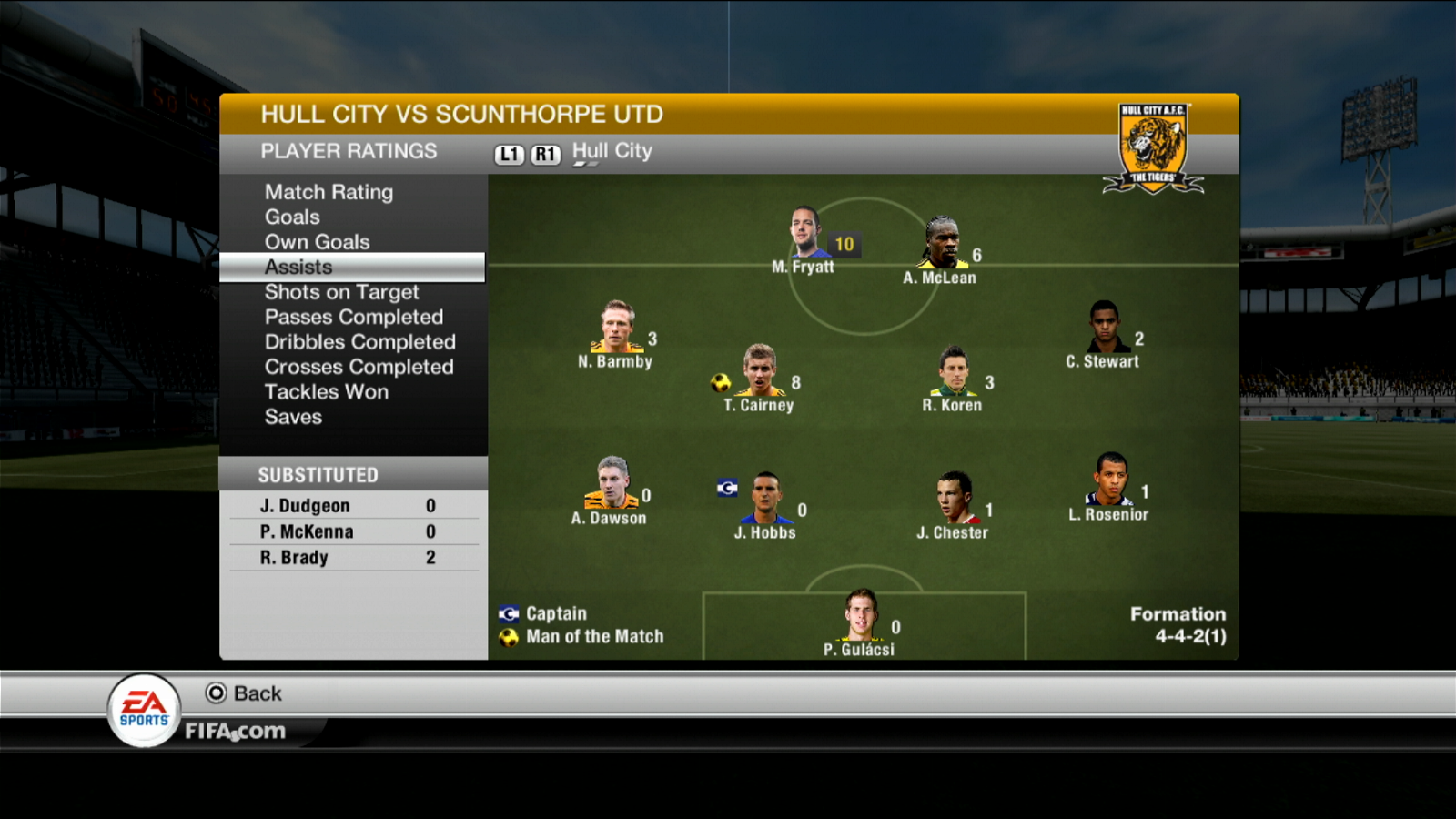Select the substituted R. Brady row

[353, 558]
